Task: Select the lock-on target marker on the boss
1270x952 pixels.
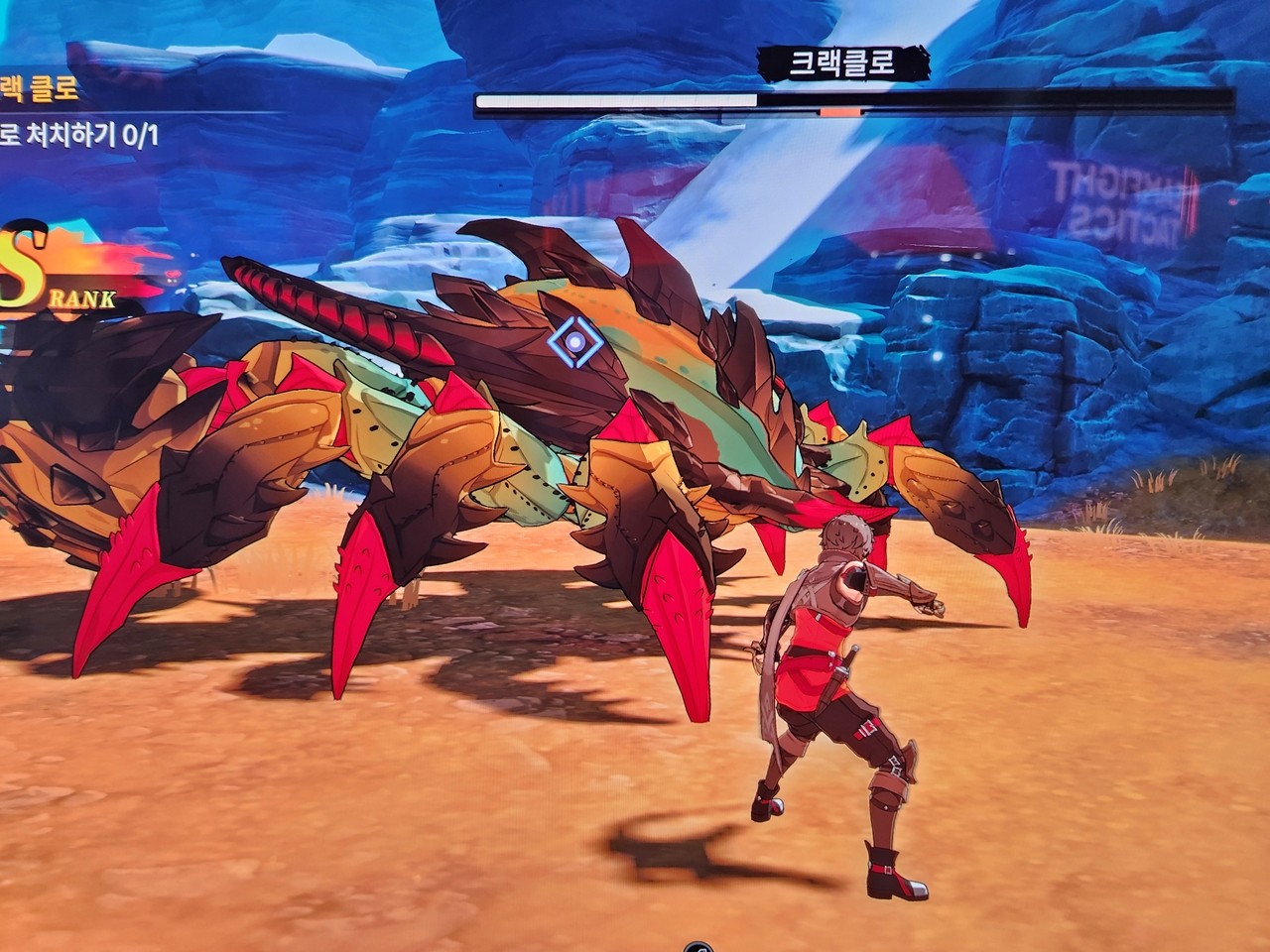Action: 573,343
